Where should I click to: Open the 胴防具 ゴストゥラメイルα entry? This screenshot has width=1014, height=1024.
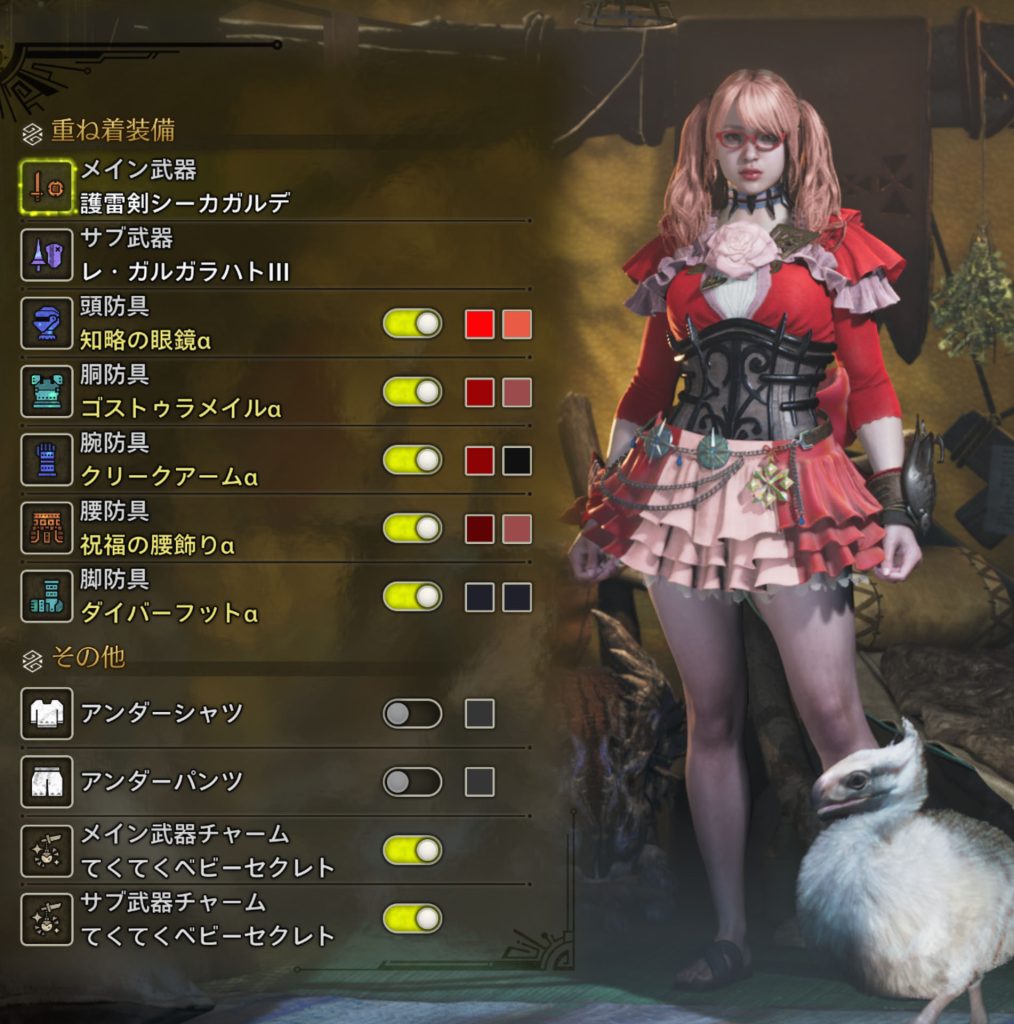point(180,392)
